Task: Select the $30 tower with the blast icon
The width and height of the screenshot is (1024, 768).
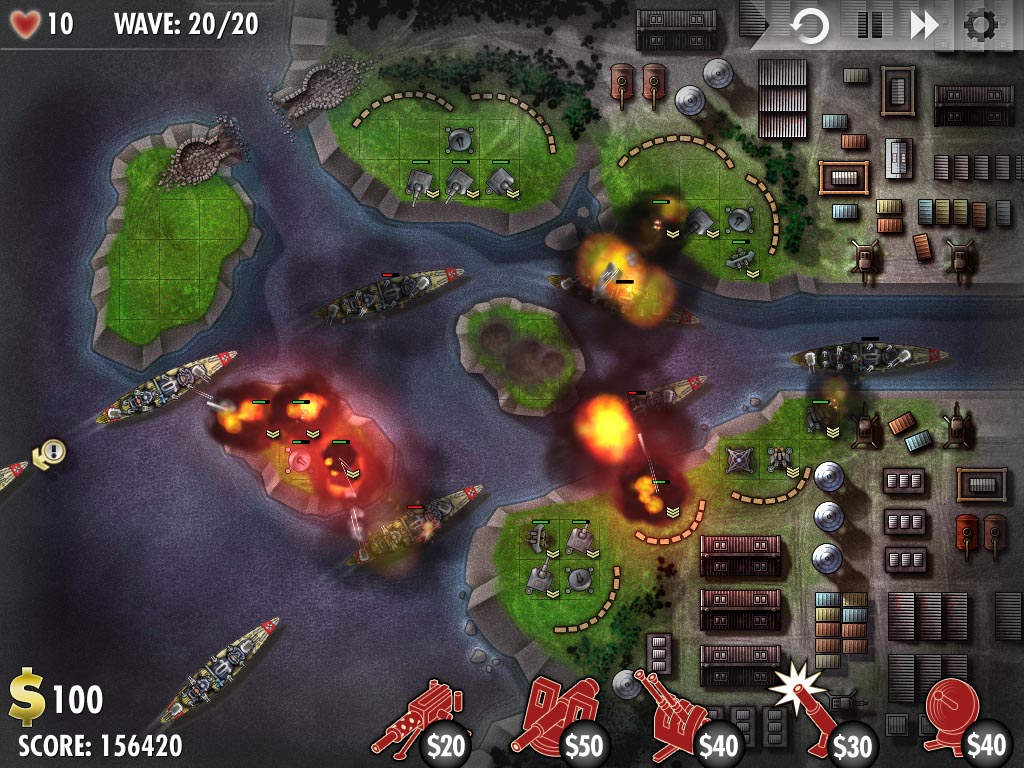Action: point(822,718)
